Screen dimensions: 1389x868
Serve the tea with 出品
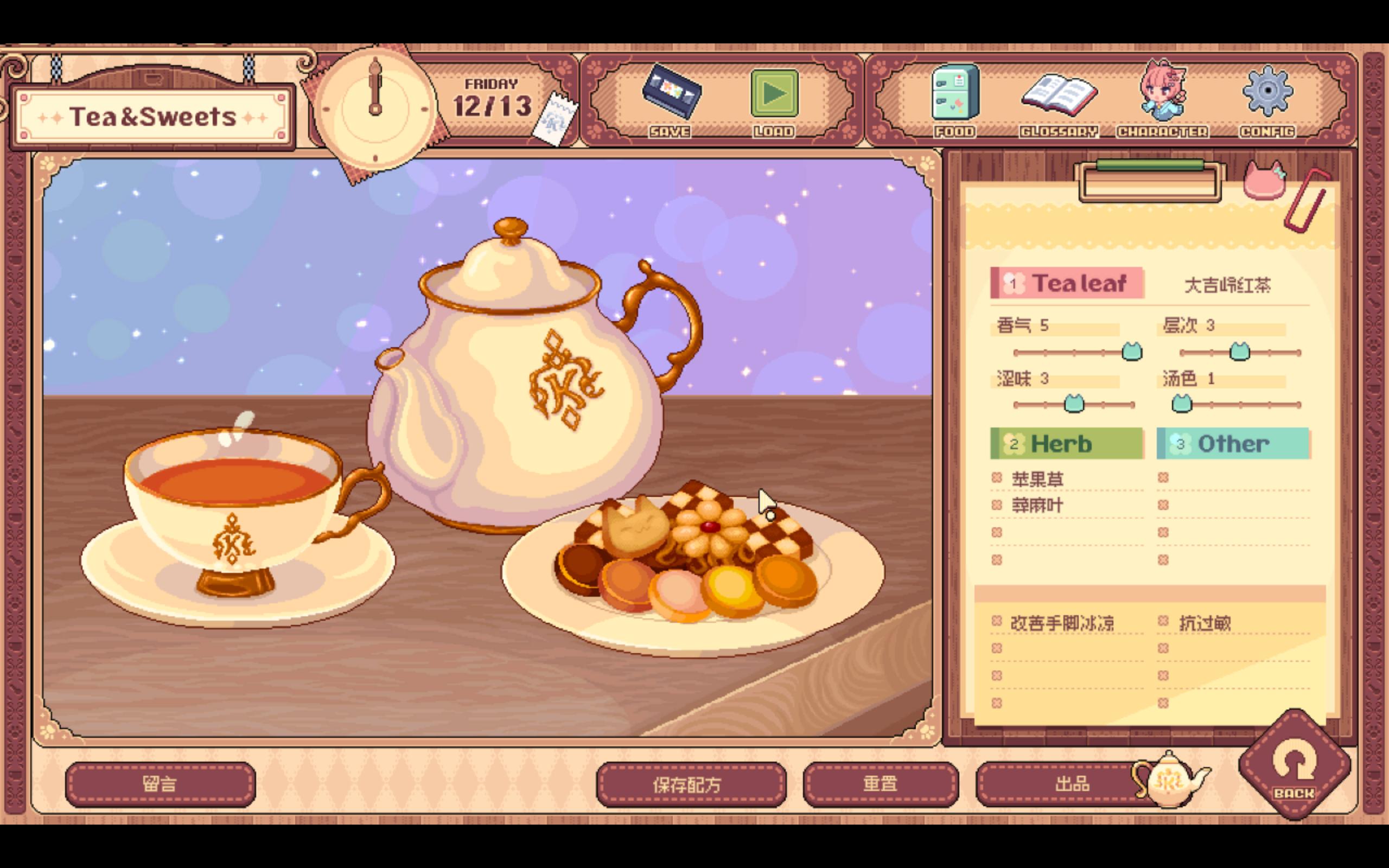(x=1071, y=783)
